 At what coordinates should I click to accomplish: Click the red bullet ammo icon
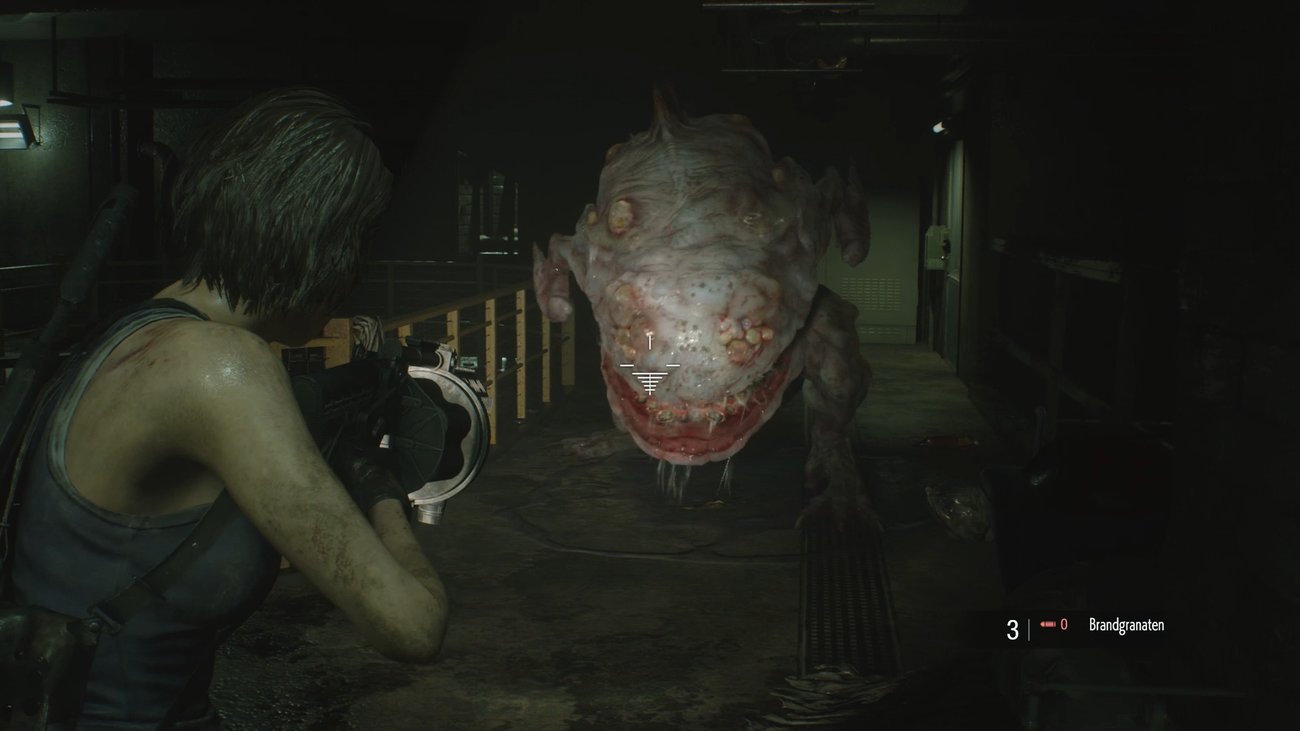pos(1048,624)
